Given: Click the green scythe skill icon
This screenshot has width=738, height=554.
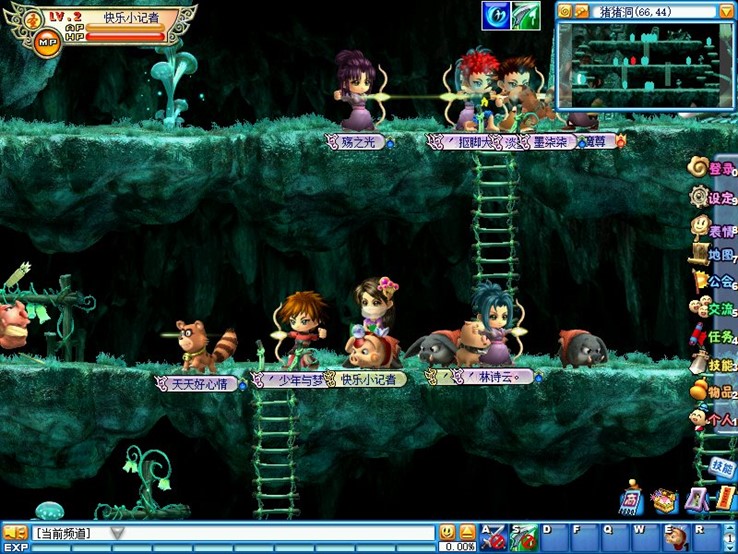Looking at the screenshot, I should point(526,15).
